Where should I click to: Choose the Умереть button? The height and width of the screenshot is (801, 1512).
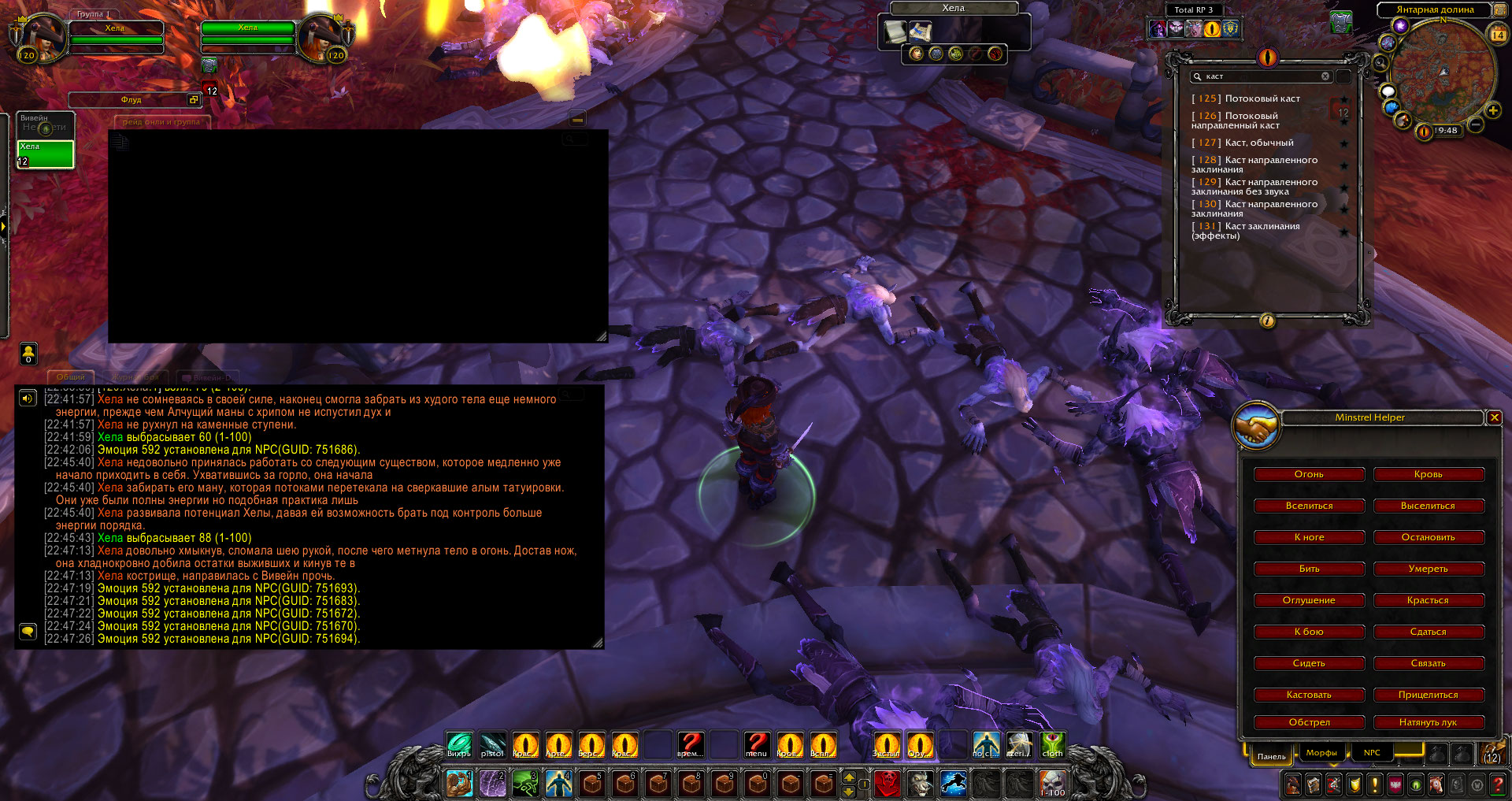pos(1429,569)
